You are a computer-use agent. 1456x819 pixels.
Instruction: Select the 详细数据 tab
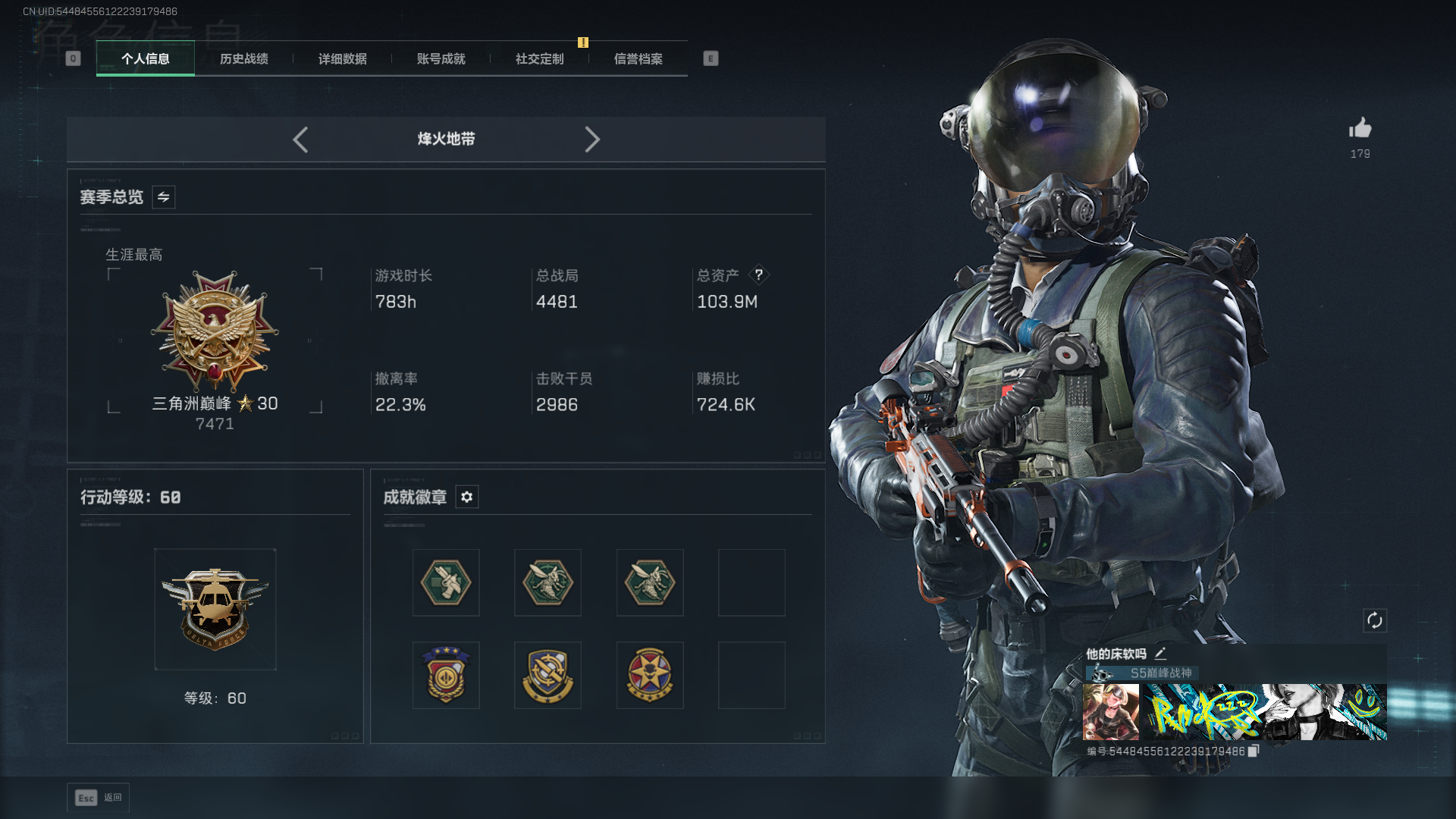343,59
